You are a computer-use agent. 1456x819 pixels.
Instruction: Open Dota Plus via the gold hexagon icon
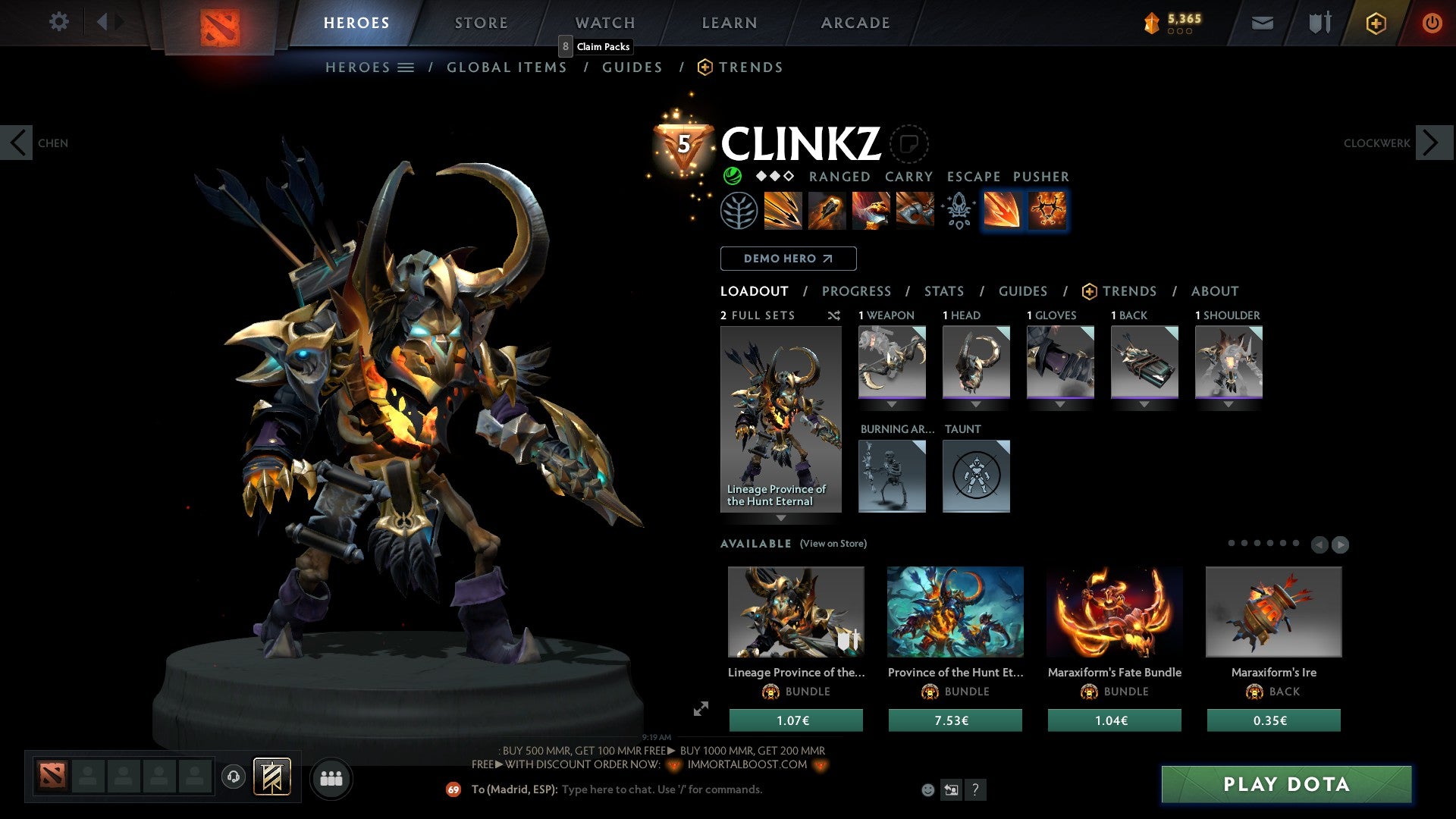pos(1376,23)
